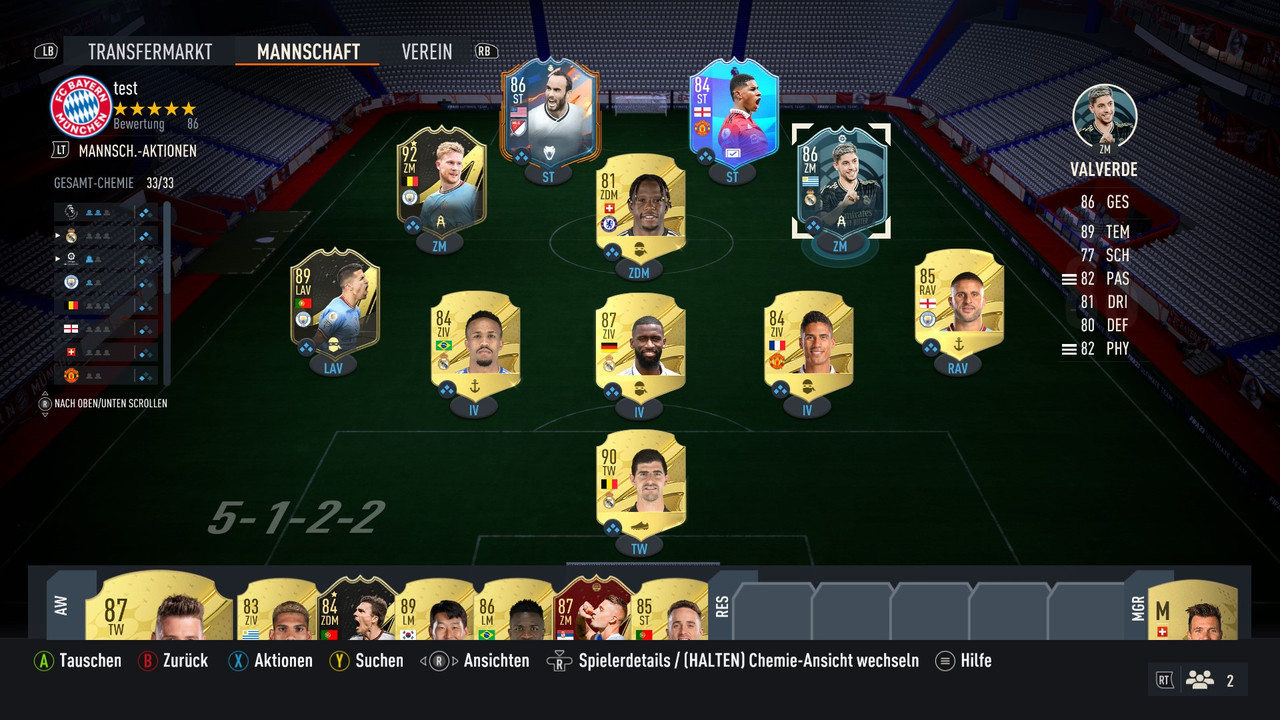Choose the 85 ST substitute striker card
1280x720 pixels.
pyautogui.click(x=672, y=610)
